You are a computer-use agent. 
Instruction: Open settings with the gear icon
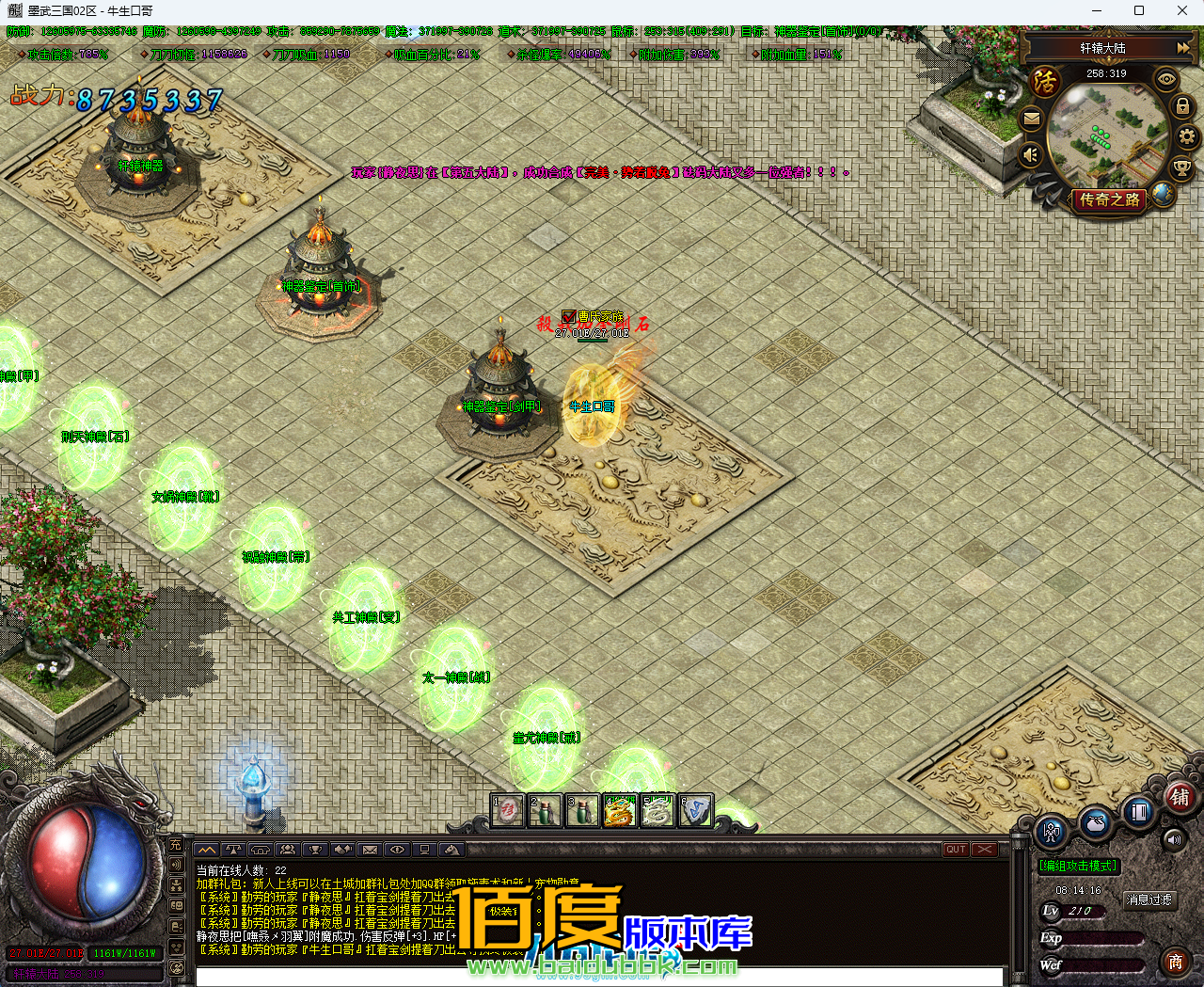click(x=1187, y=137)
